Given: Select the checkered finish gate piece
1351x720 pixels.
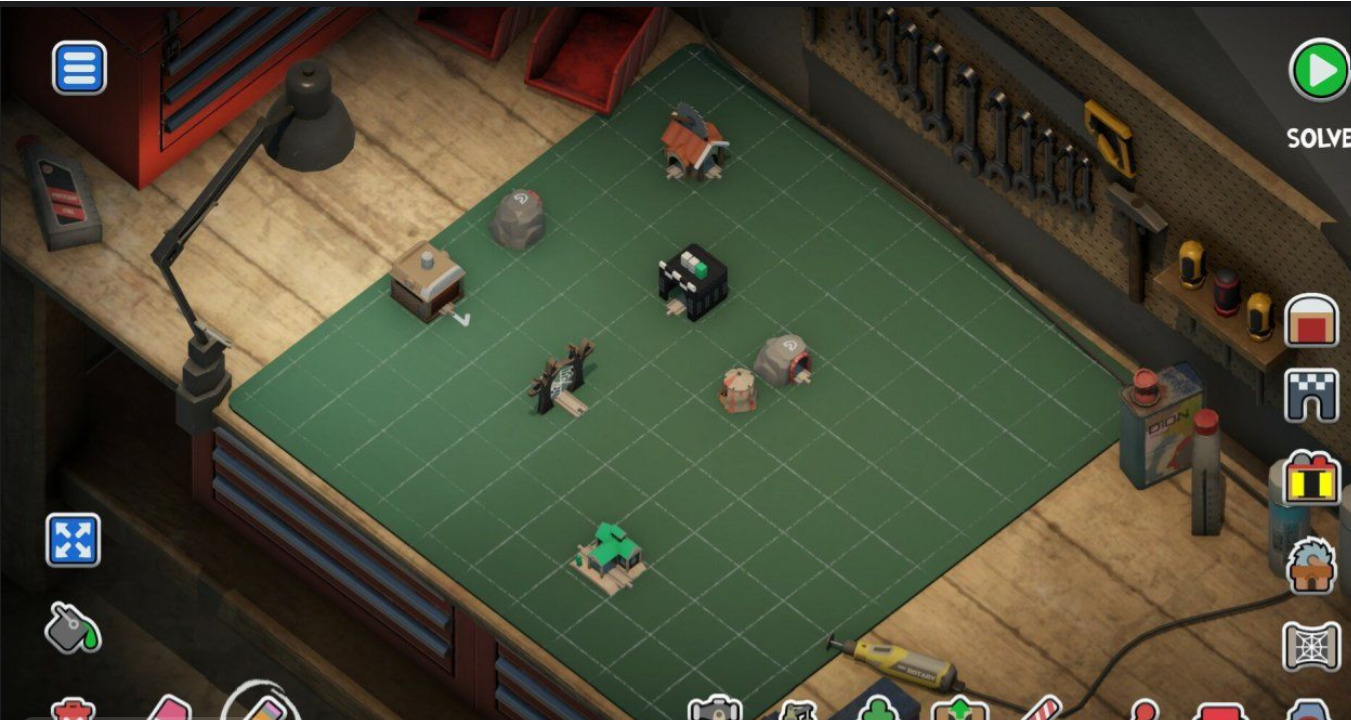Looking at the screenshot, I should [x=1311, y=395].
